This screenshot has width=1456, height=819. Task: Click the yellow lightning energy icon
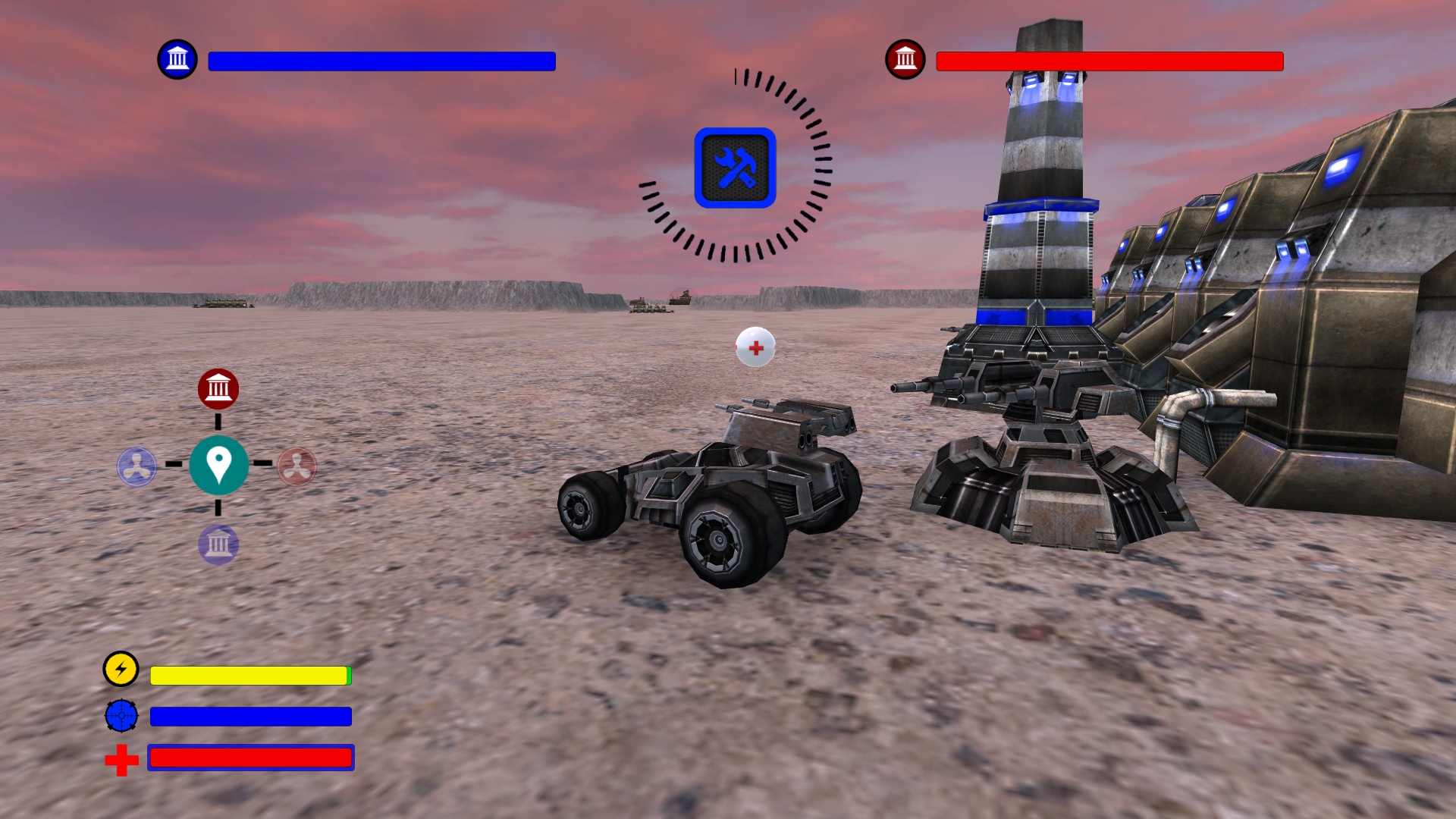point(120,670)
